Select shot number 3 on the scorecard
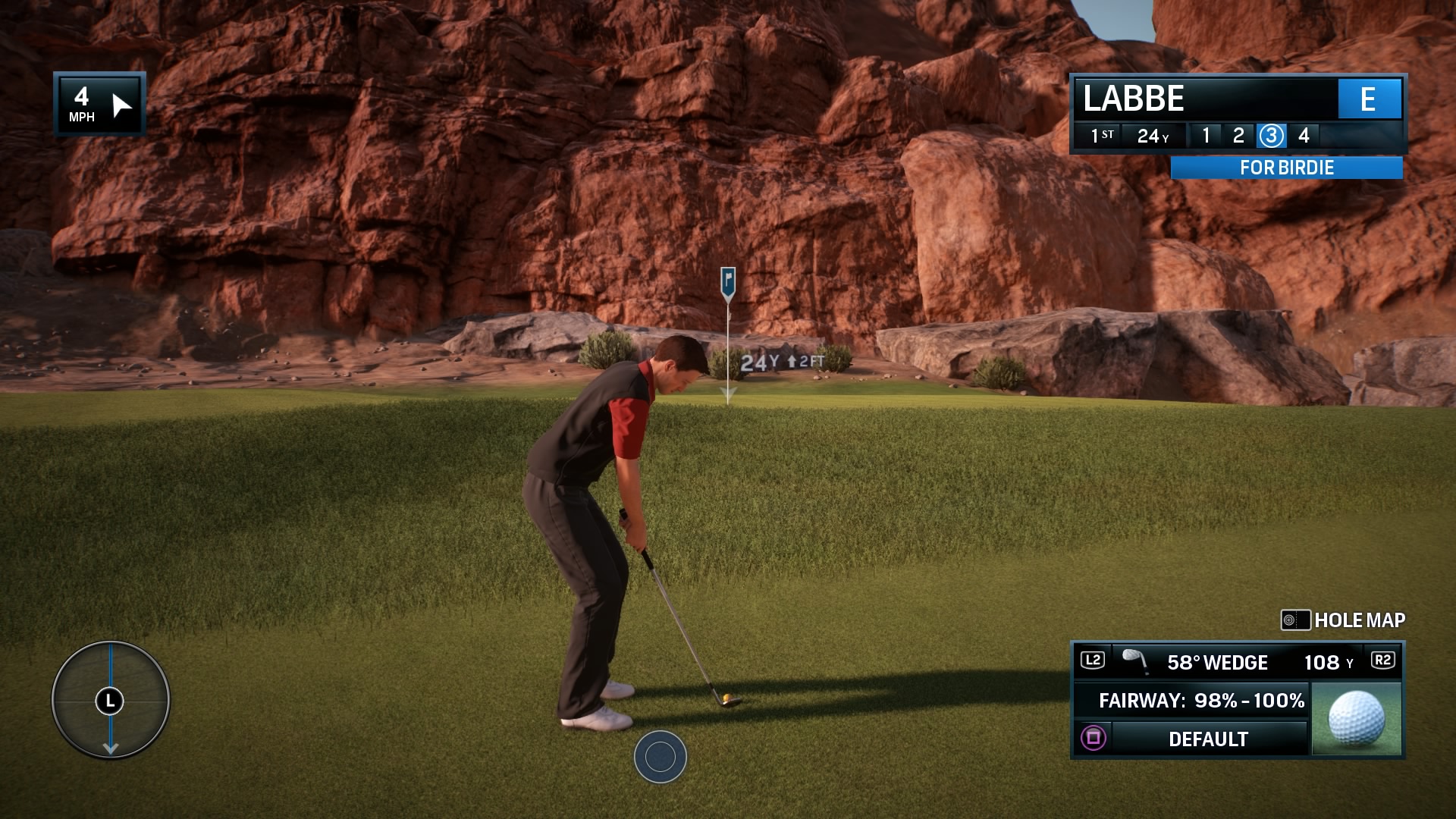The width and height of the screenshot is (1456, 819). click(1271, 136)
